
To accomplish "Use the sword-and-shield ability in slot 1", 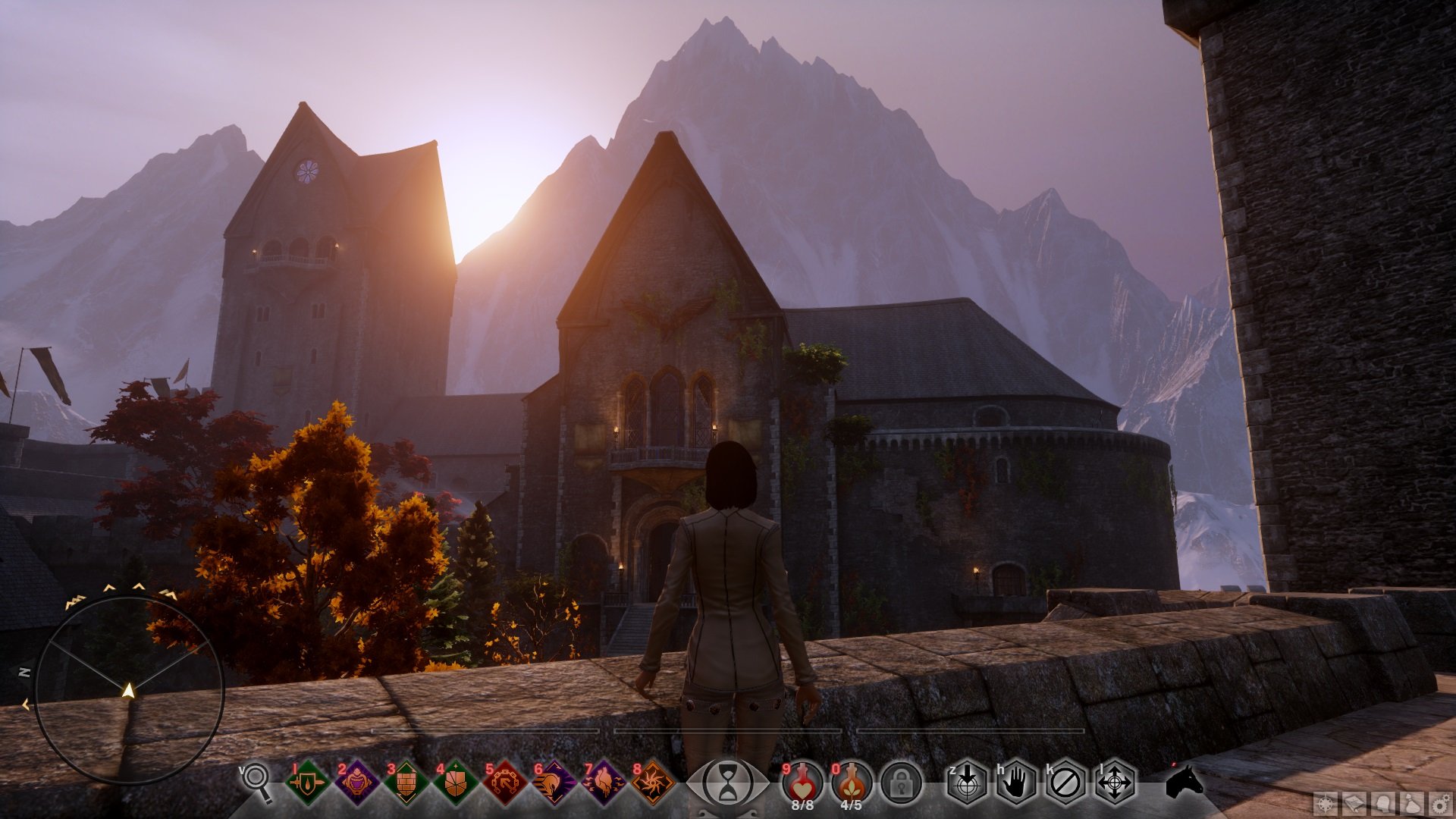I will coord(308,783).
